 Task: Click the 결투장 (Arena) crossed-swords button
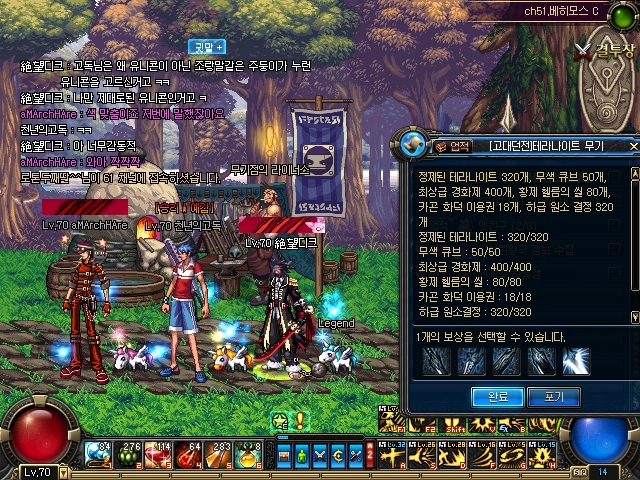click(x=601, y=47)
